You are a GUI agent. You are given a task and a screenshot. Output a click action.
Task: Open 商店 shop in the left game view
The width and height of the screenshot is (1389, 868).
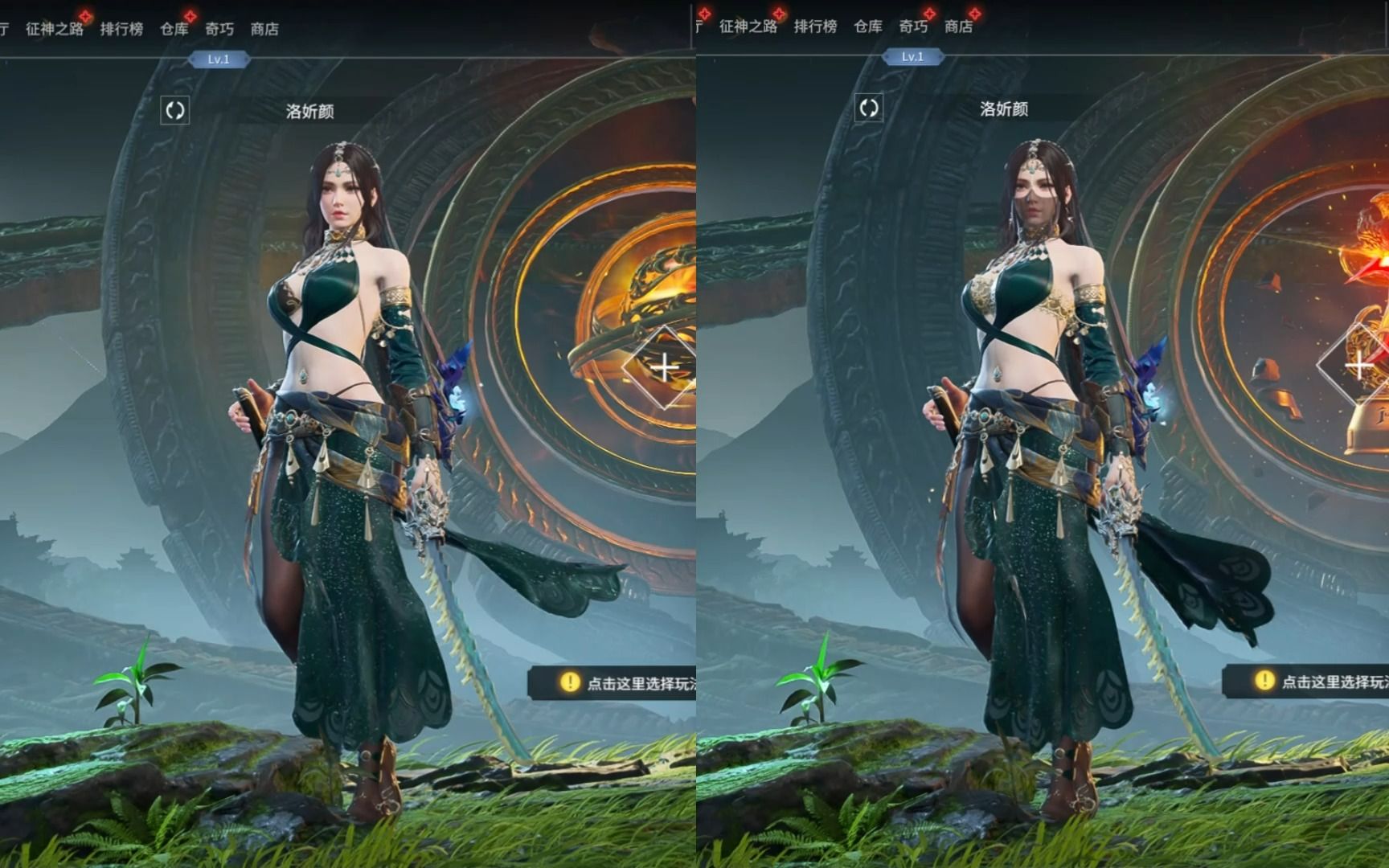264,29
